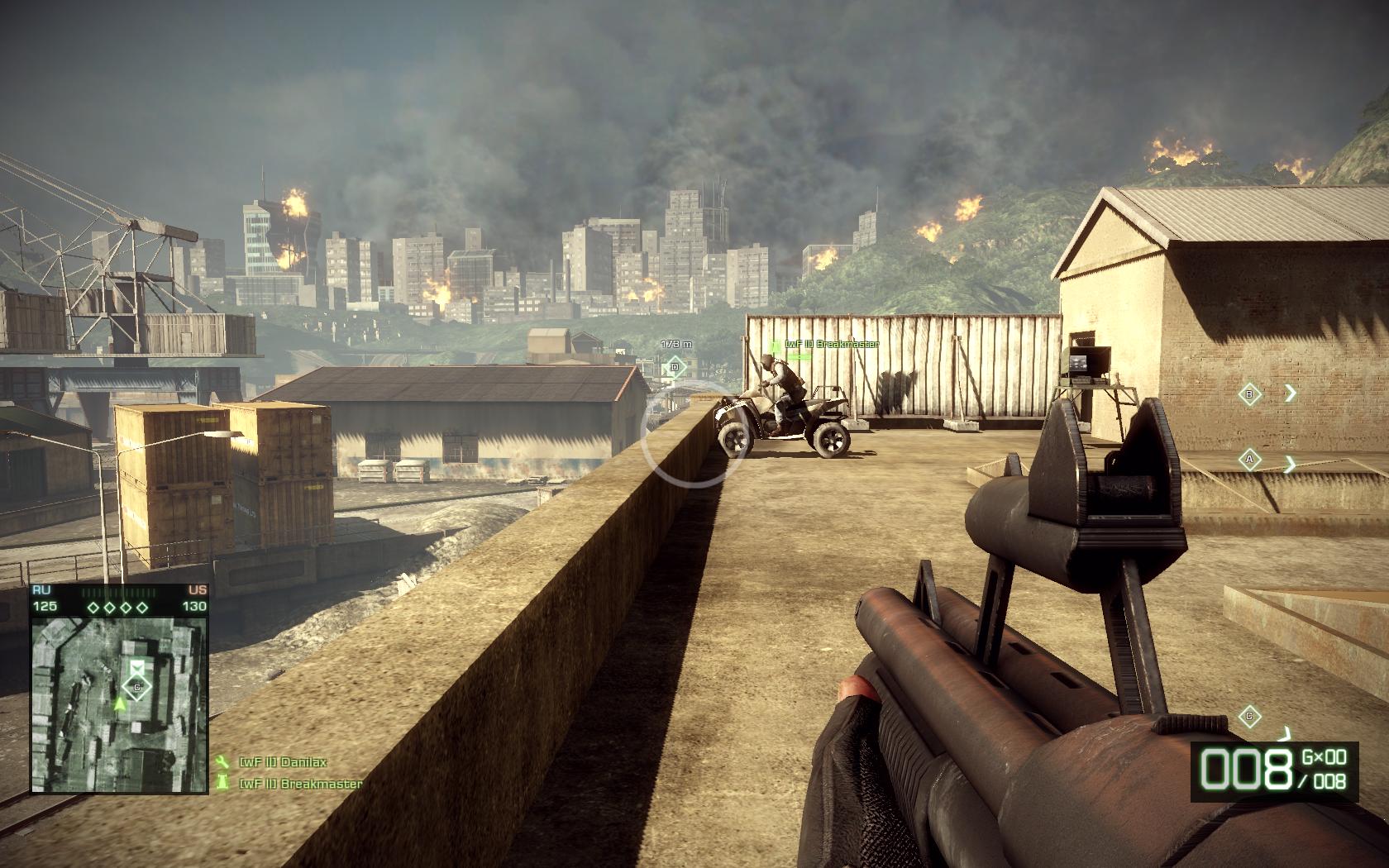
Task: Click objective D marker showing 173 m
Action: [674, 367]
